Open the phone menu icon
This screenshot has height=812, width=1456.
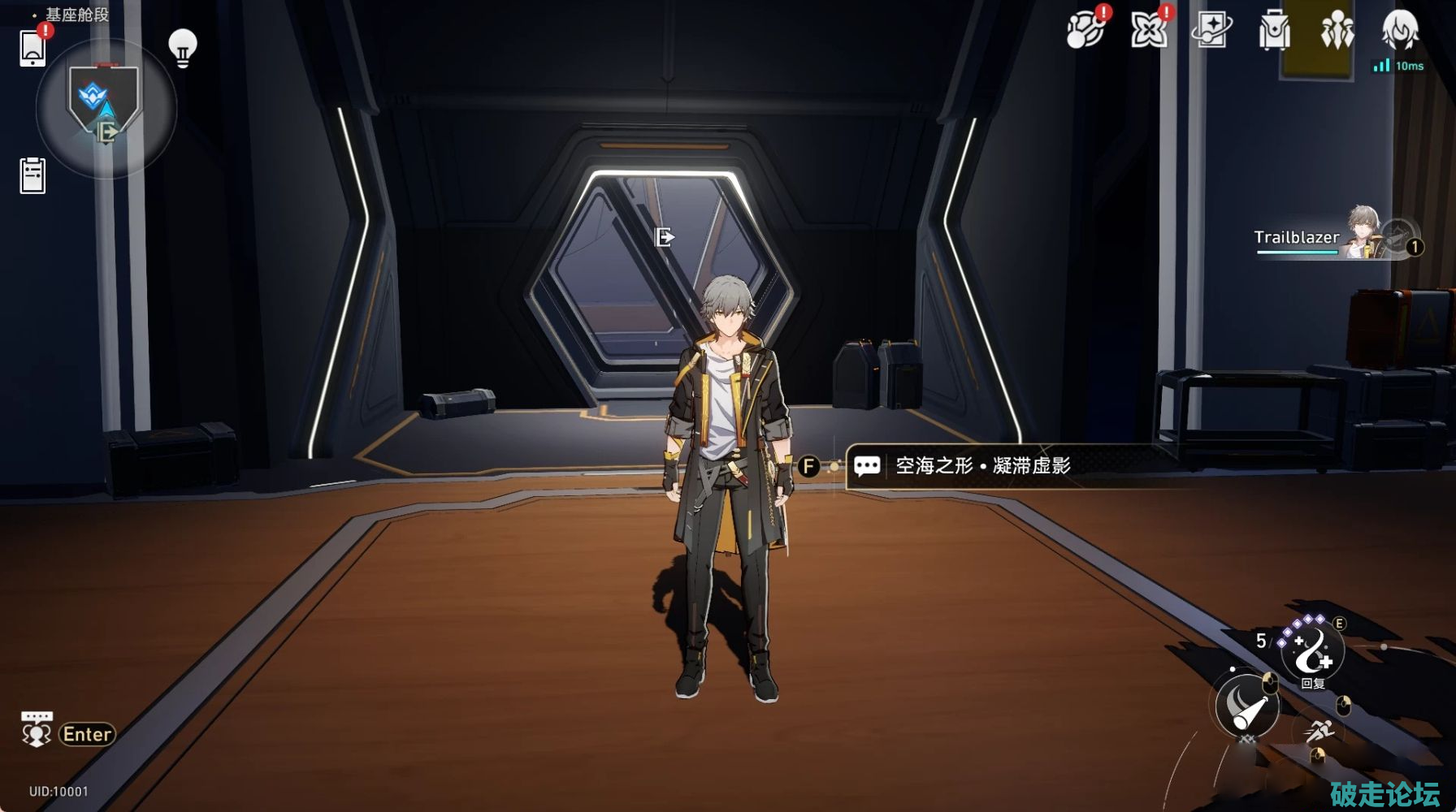pos(32,48)
